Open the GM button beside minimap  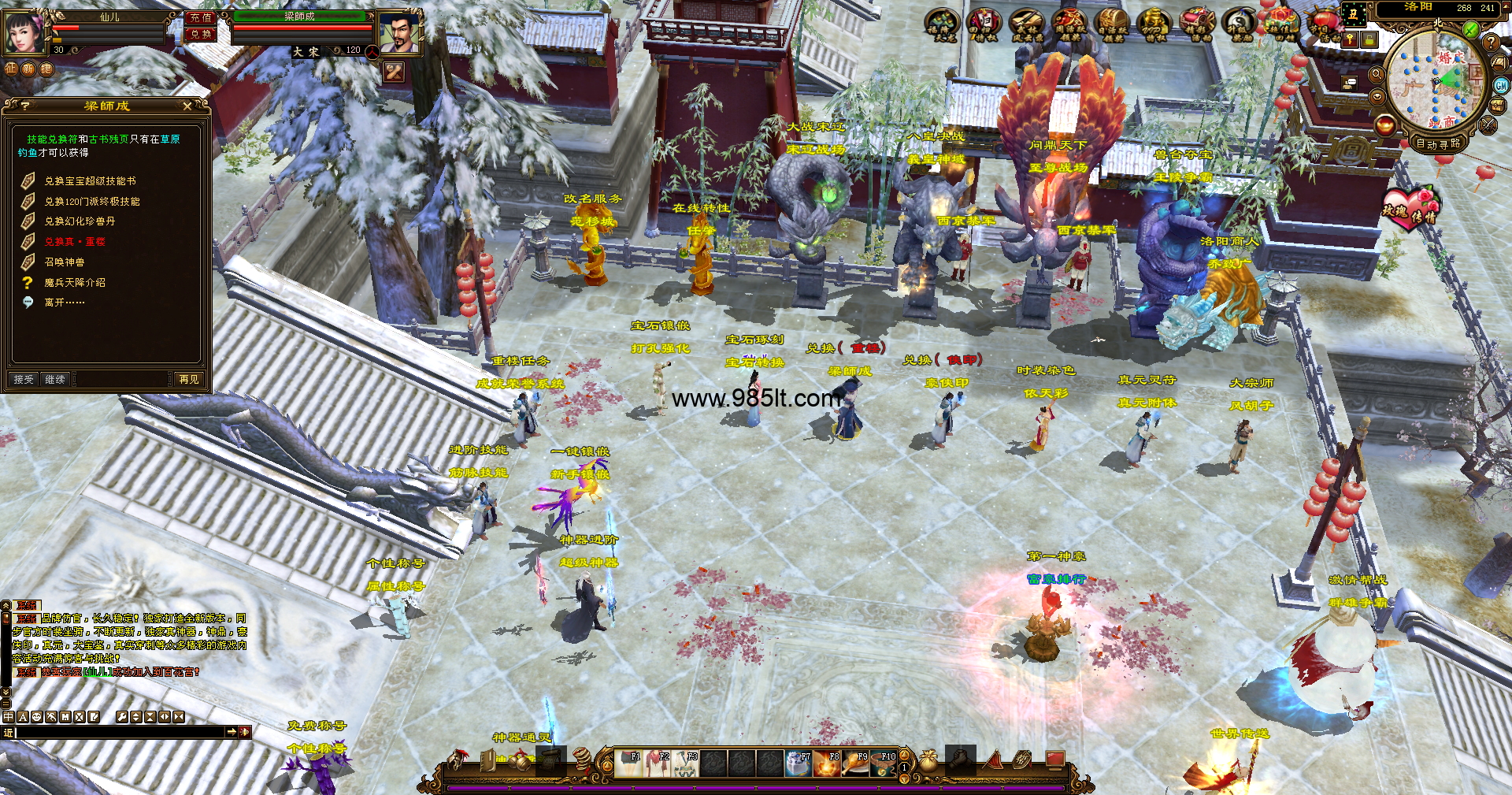[x=1501, y=85]
